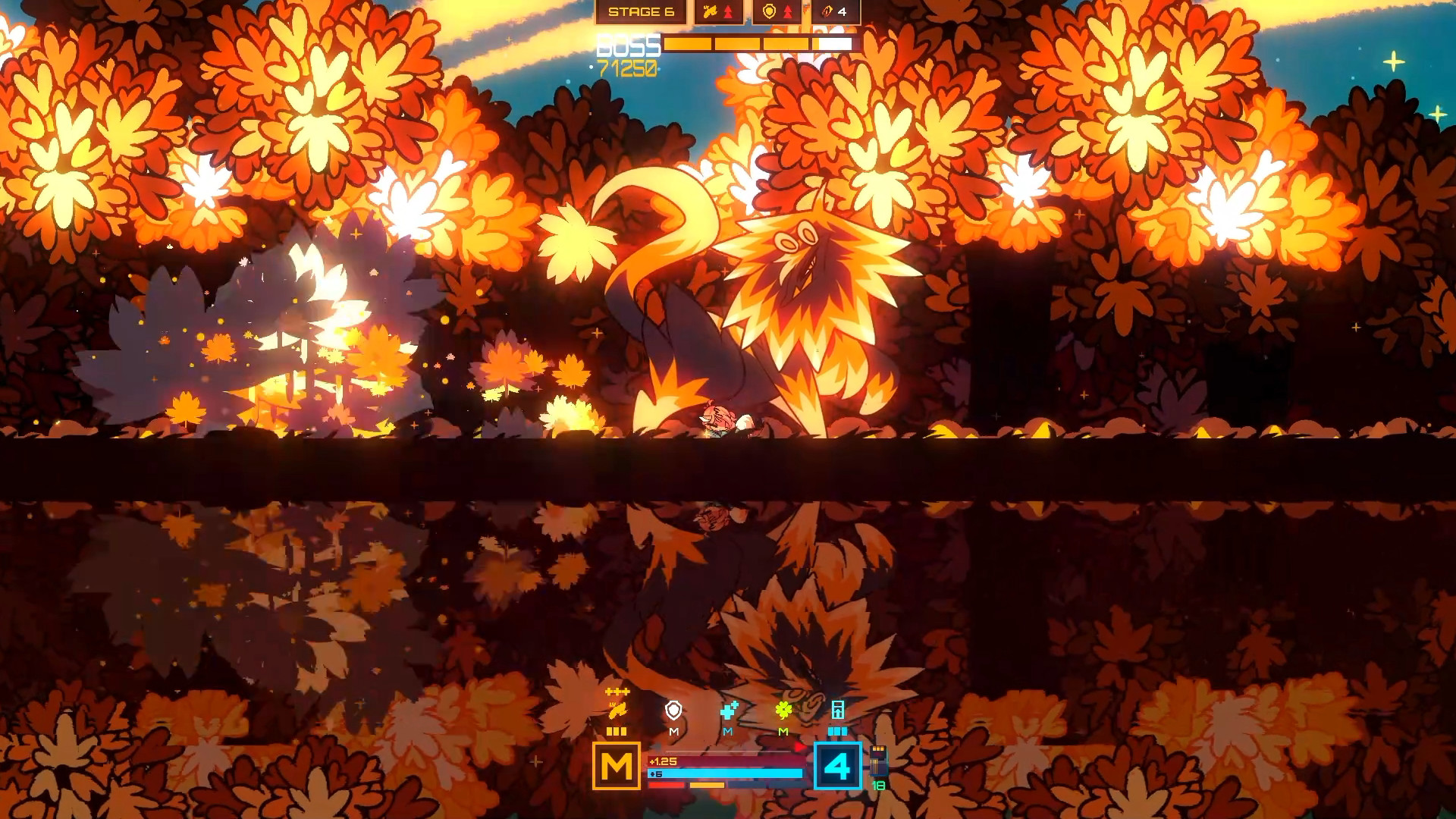Image resolution: width=1456 pixels, height=819 pixels.
Task: Toggle the first orange charge pip
Action: coord(611,731)
